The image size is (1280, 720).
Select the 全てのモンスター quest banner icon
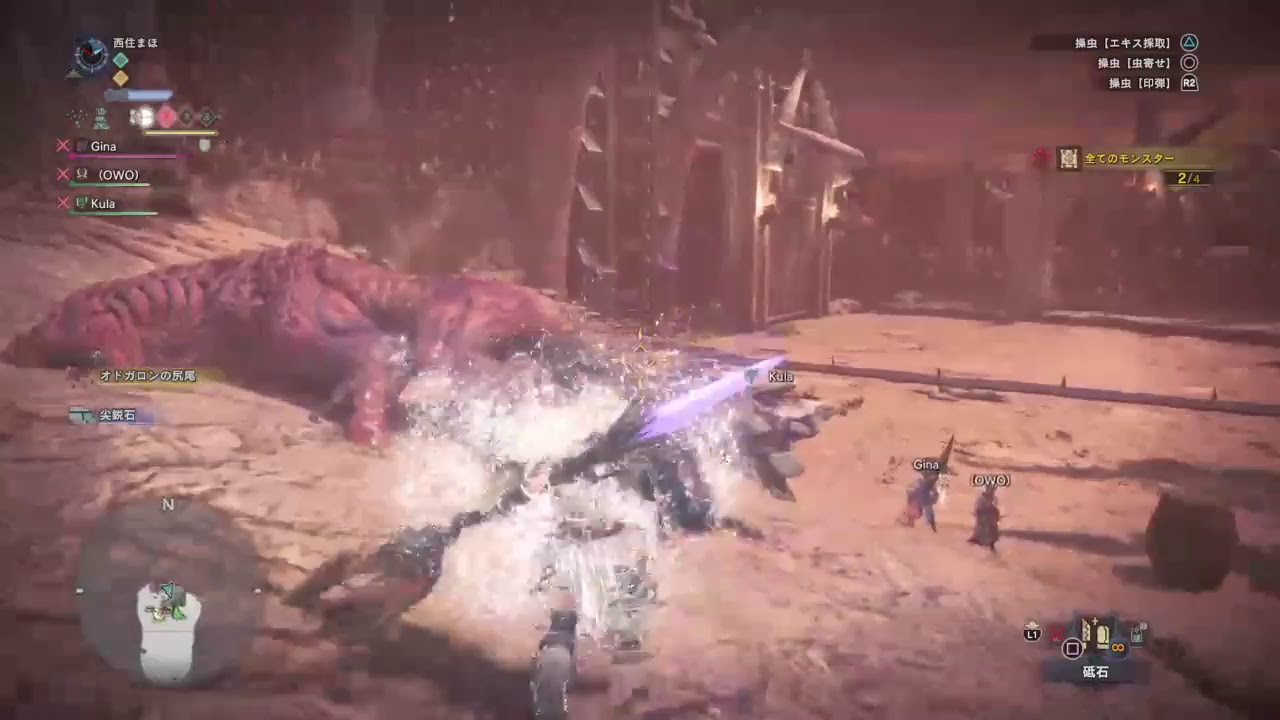pos(1068,157)
